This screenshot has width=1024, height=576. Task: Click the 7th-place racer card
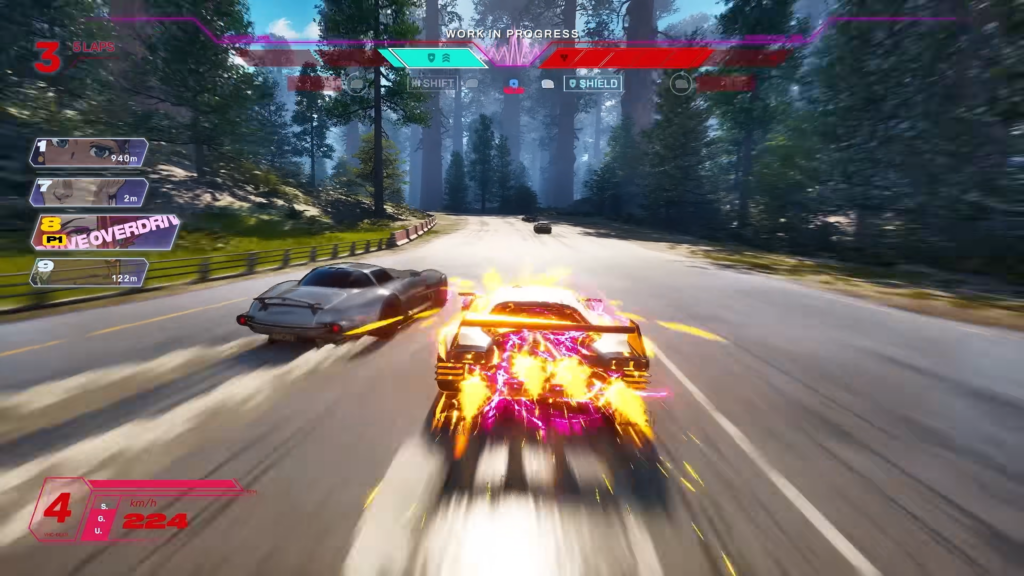pos(89,192)
